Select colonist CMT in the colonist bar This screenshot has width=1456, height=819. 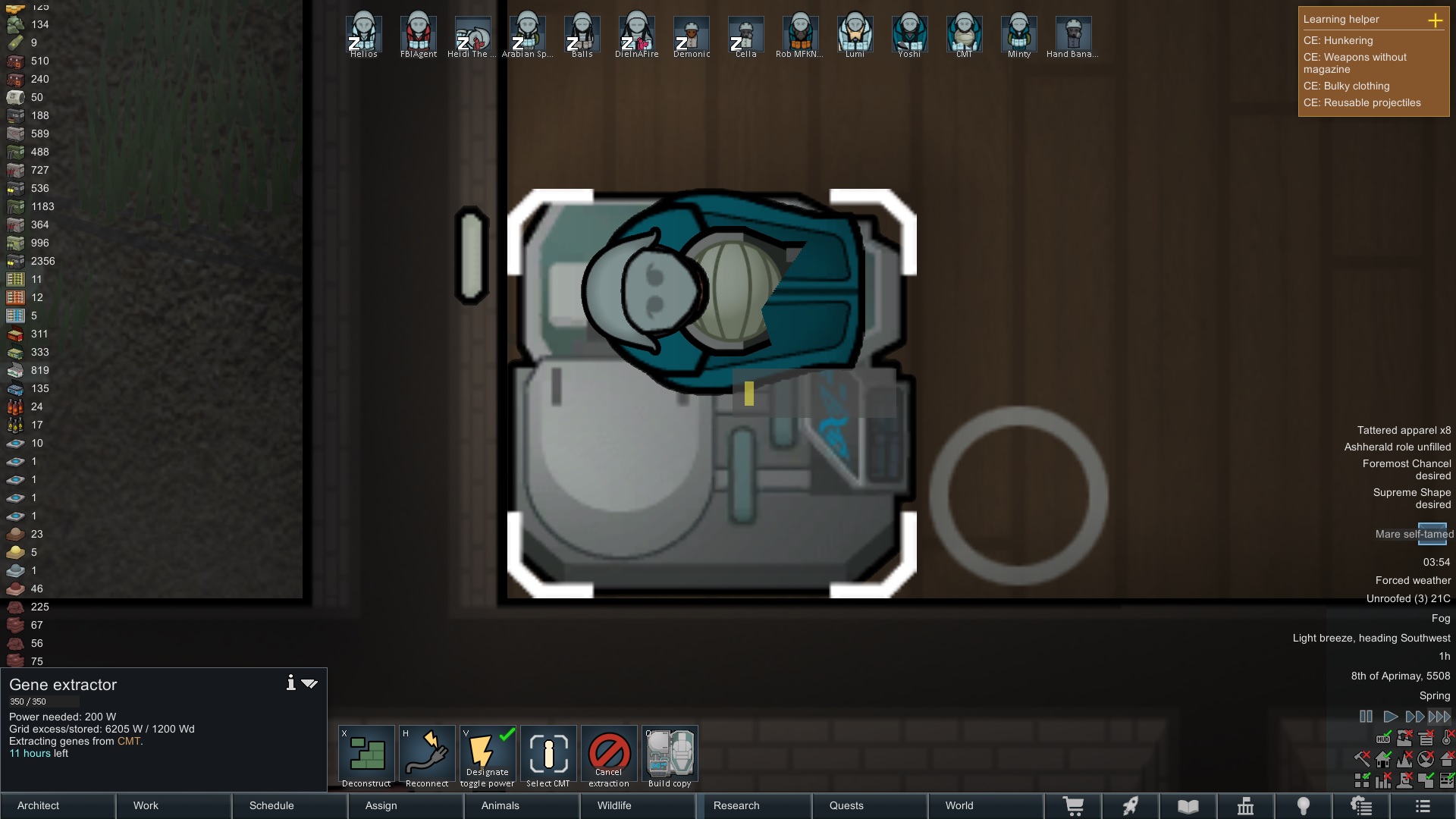tap(964, 34)
